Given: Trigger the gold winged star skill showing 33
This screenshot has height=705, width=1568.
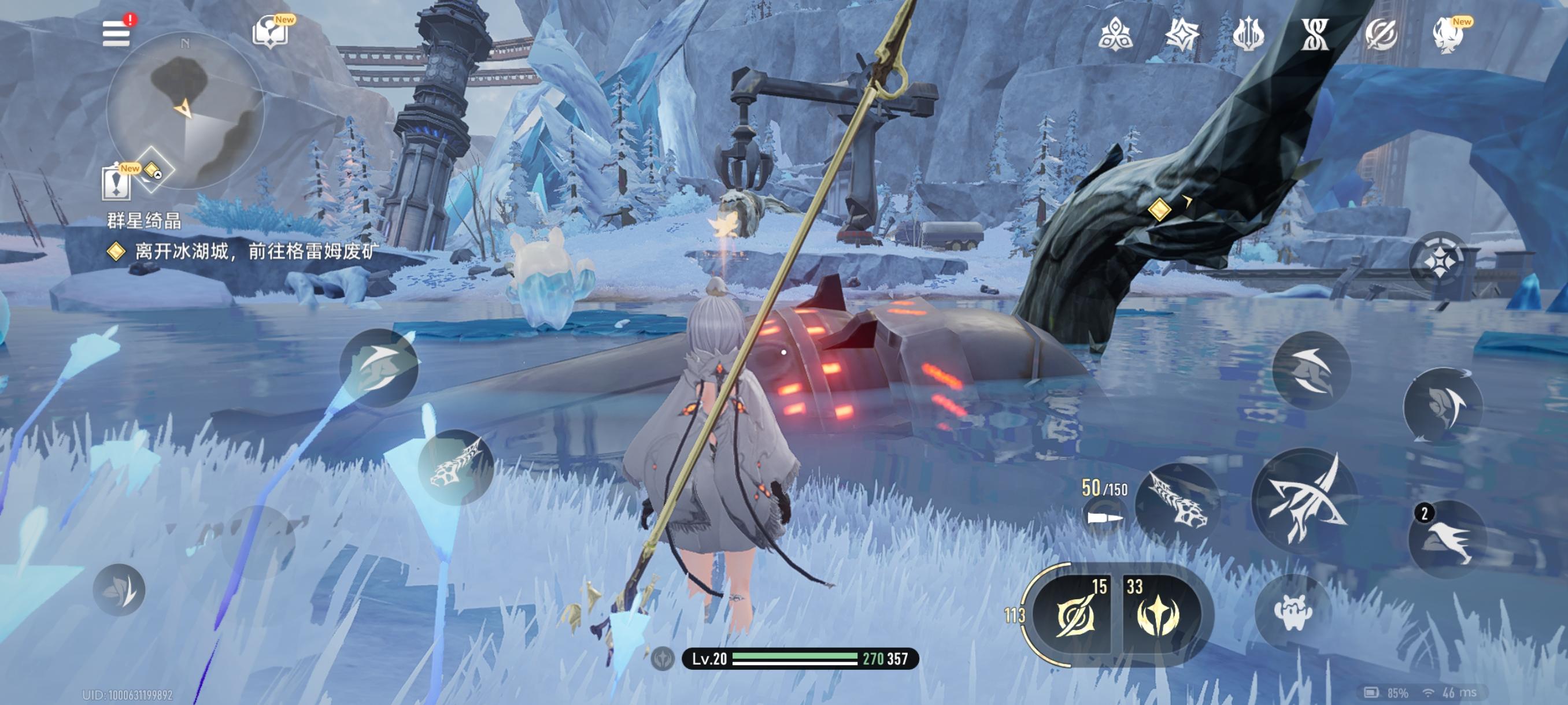Looking at the screenshot, I should coord(1157,615).
